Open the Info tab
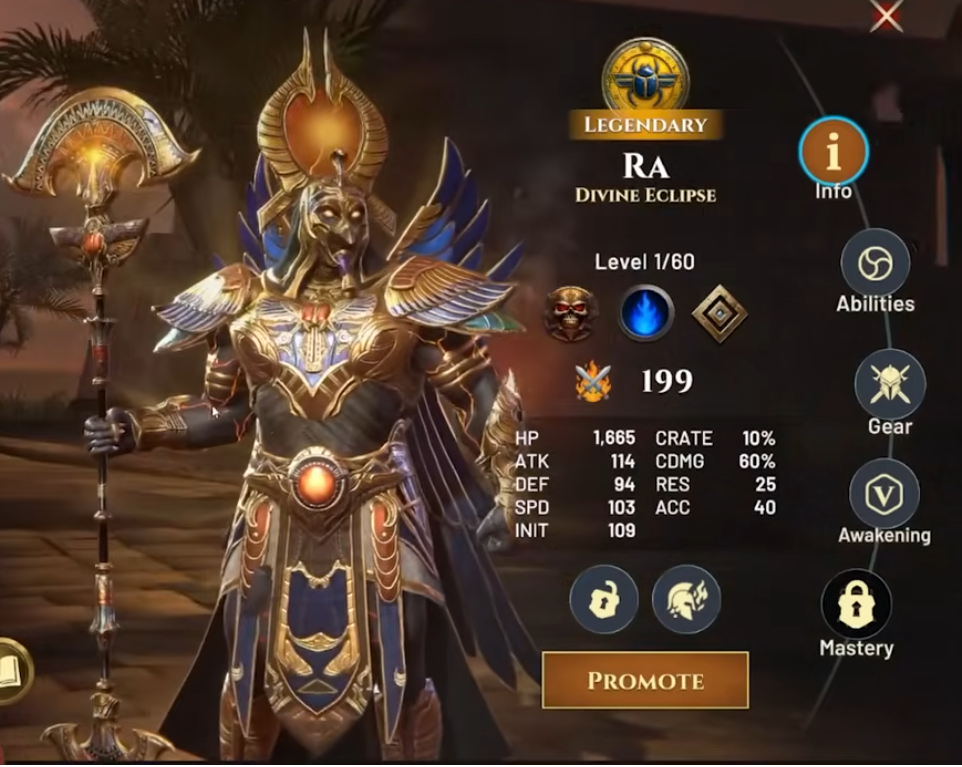The width and height of the screenshot is (962, 767). [833, 151]
